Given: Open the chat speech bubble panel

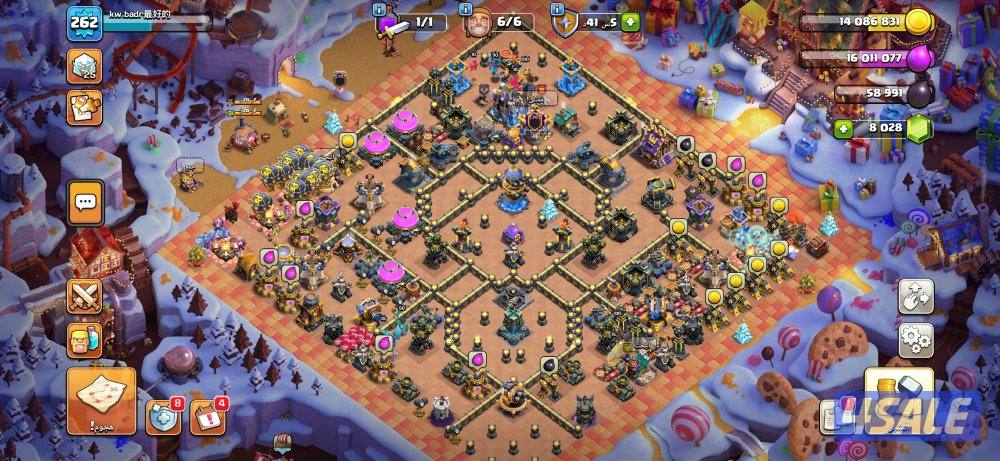Looking at the screenshot, I should (x=85, y=203).
